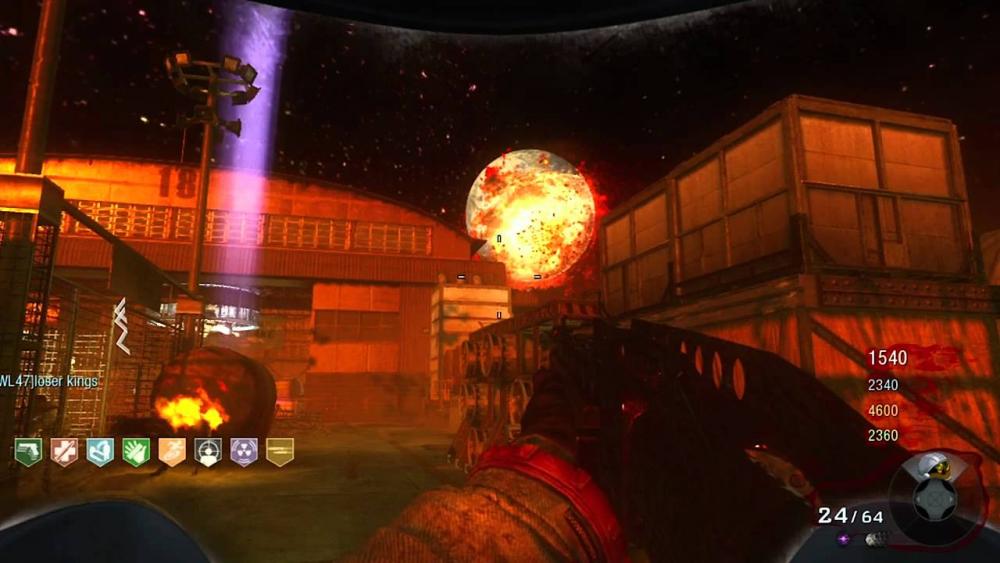
Task: Select the green hand Speed Cola perk
Action: tap(136, 452)
